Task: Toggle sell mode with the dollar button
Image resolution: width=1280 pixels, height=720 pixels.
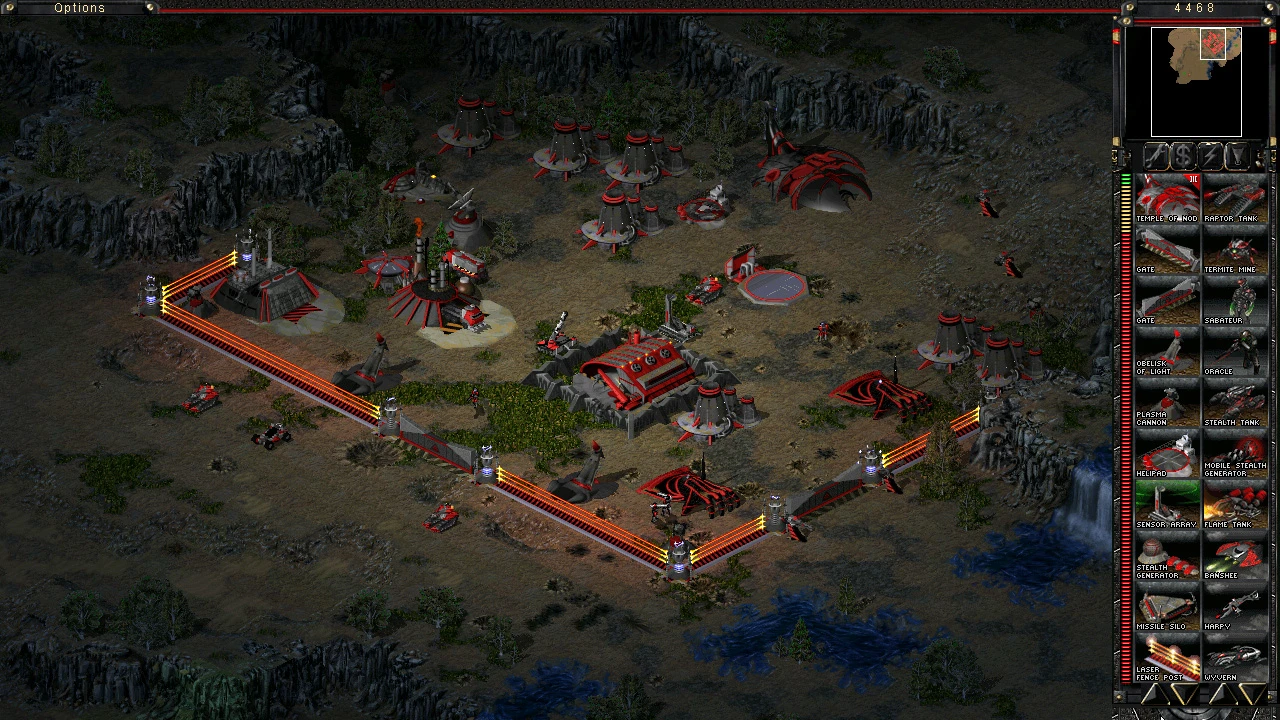Action: 1183,156
